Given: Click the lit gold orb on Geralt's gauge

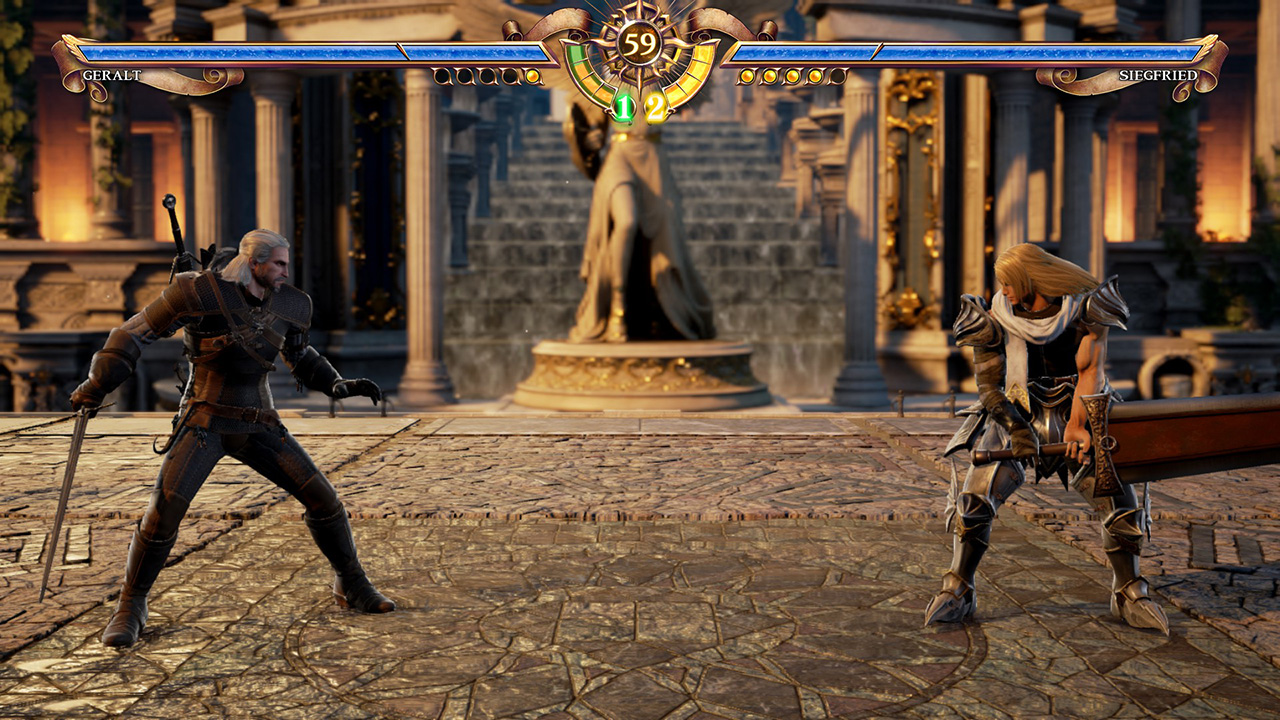Looking at the screenshot, I should coord(532,76).
